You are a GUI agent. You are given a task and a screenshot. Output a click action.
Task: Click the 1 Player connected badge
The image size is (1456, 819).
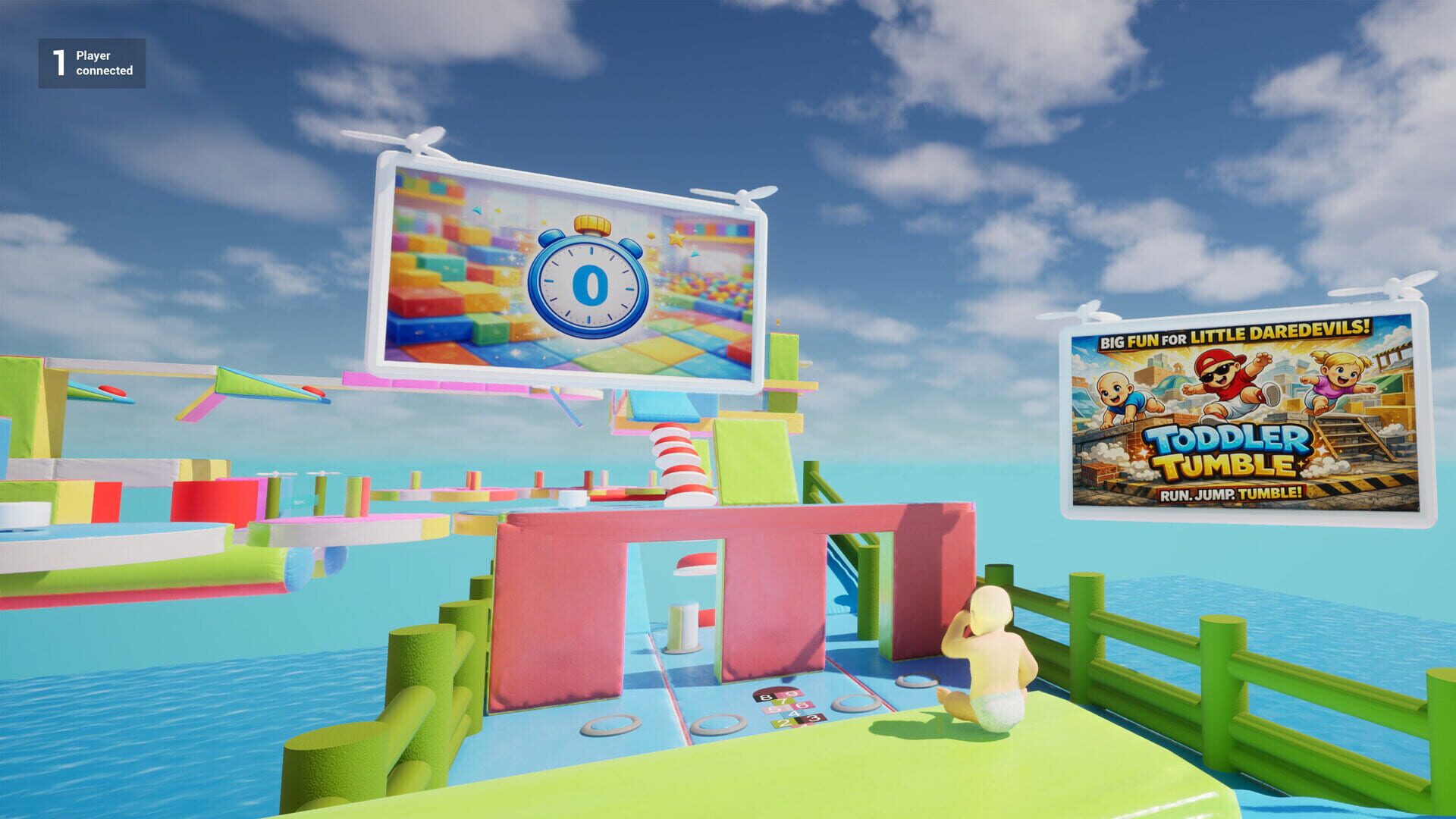point(91,62)
